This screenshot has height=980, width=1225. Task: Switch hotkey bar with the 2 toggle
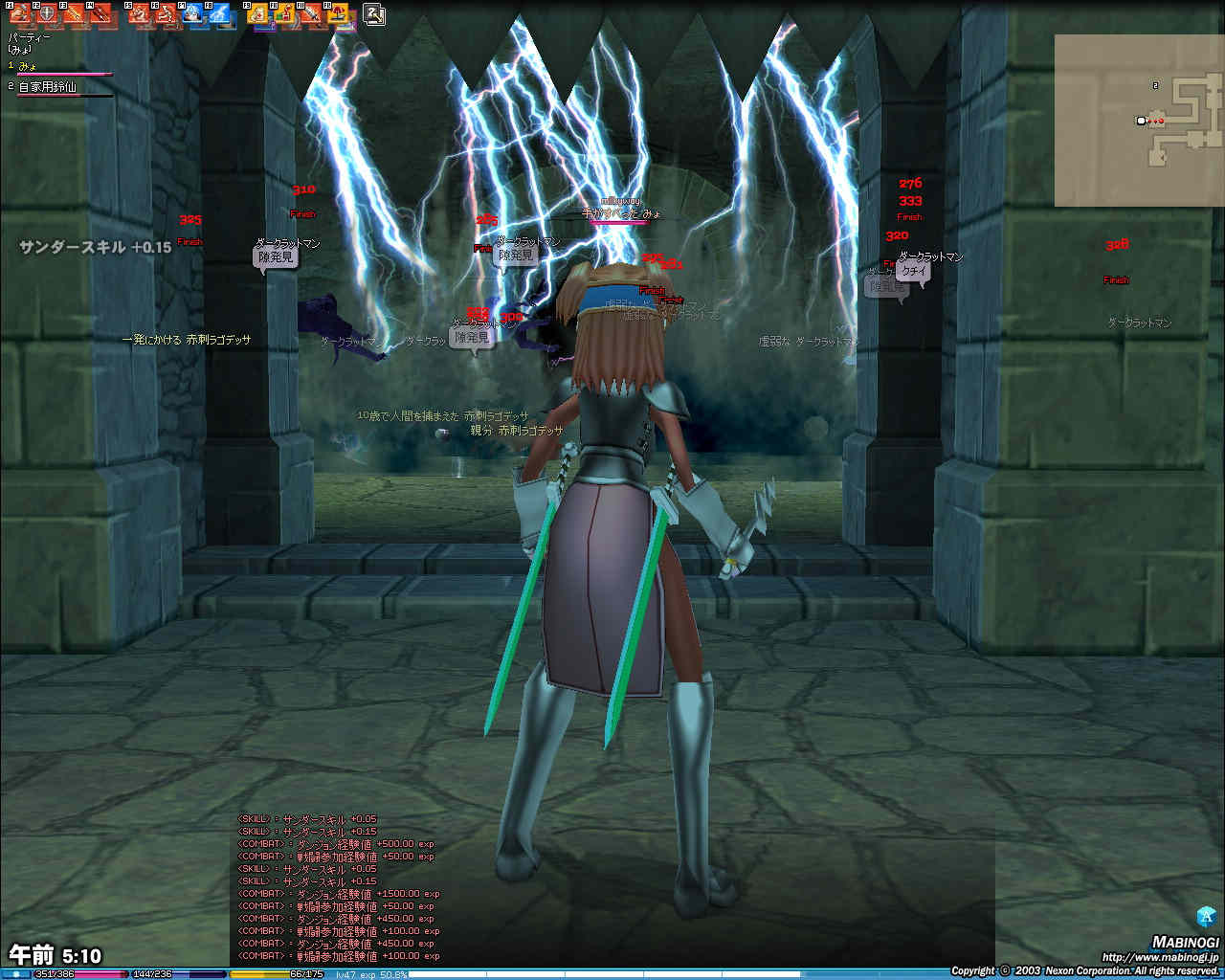point(374,14)
